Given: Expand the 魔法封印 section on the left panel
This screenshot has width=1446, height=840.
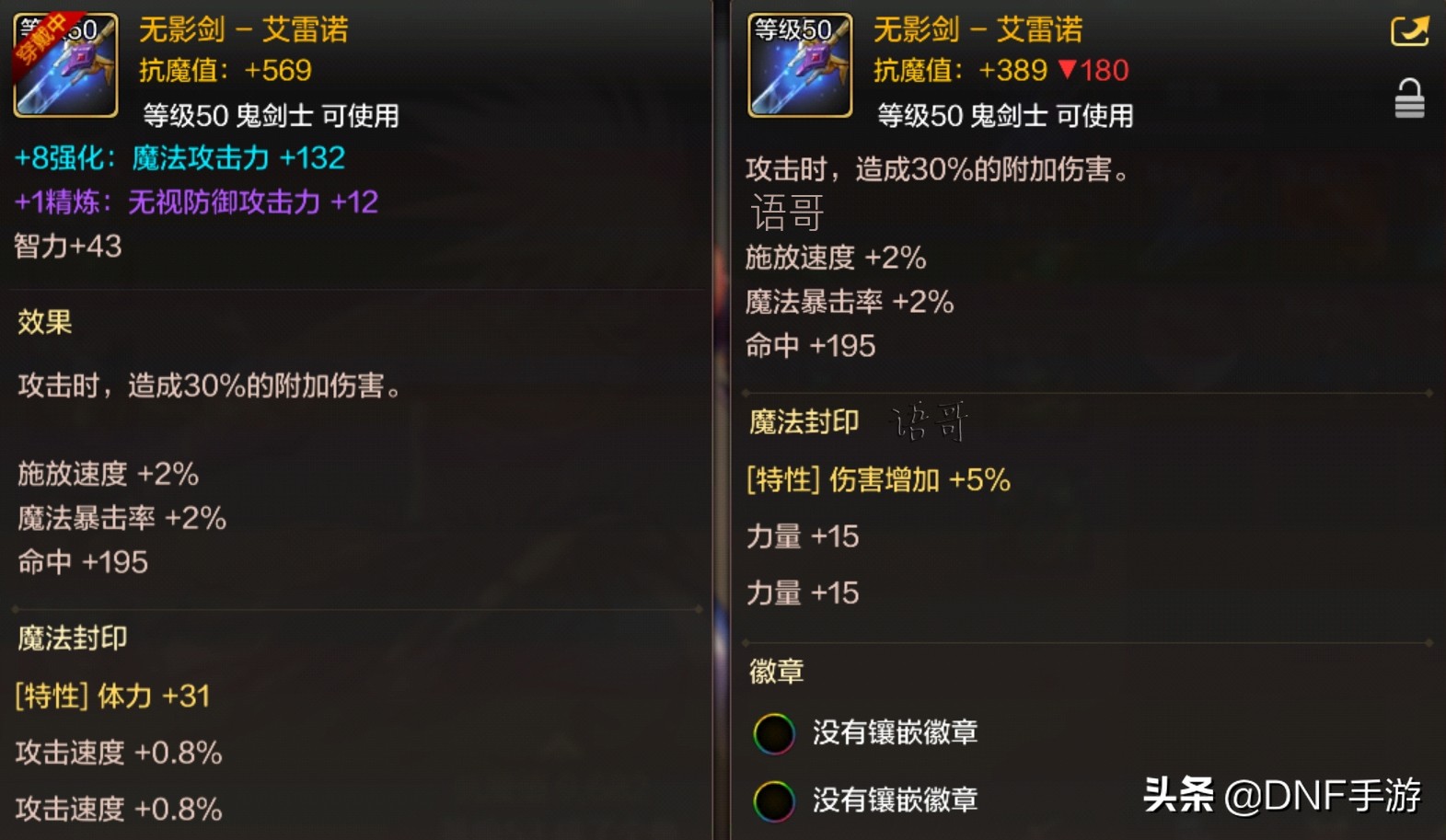Looking at the screenshot, I should 70,638.
